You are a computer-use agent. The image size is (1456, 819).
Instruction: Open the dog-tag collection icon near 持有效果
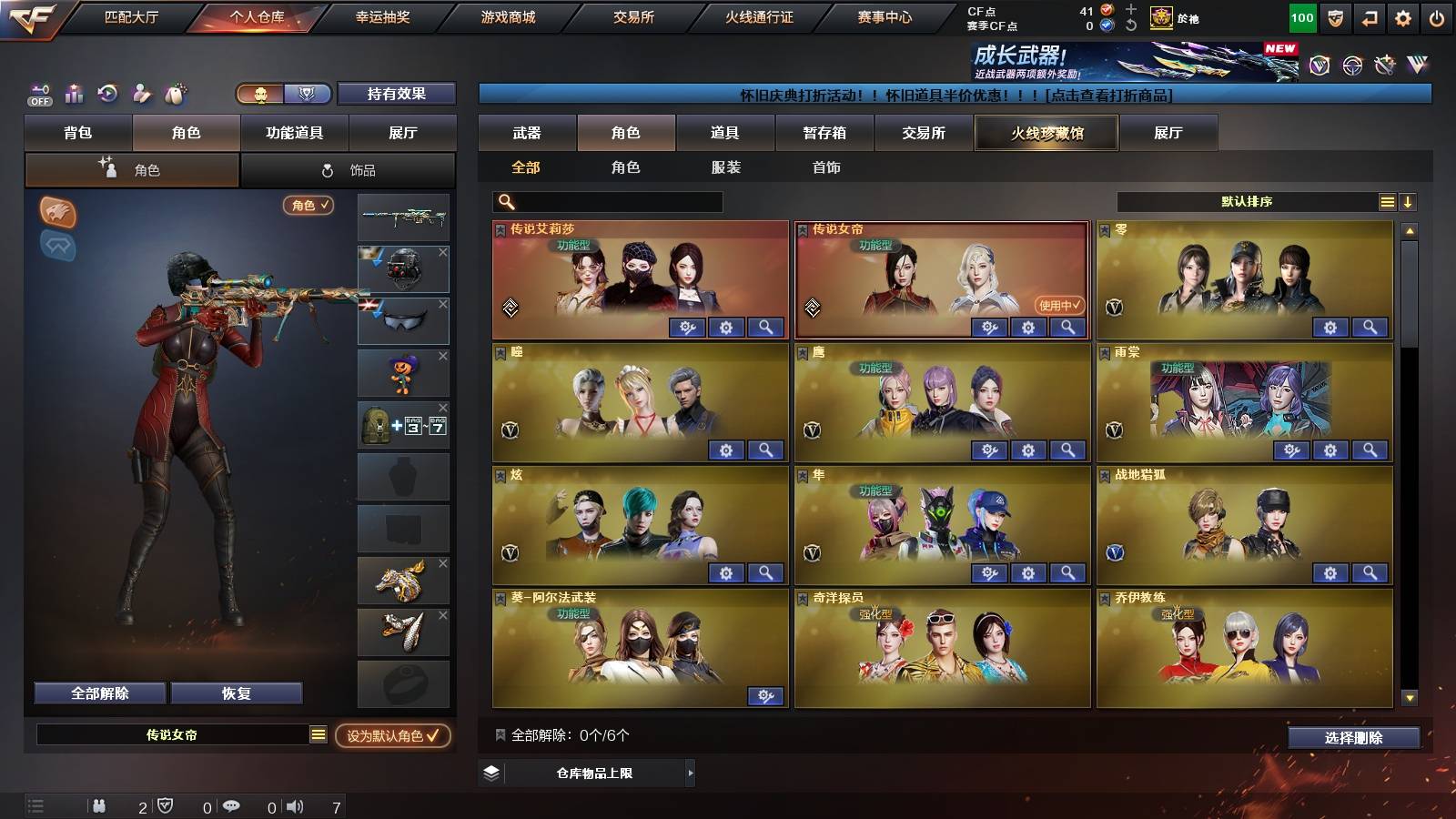176,94
